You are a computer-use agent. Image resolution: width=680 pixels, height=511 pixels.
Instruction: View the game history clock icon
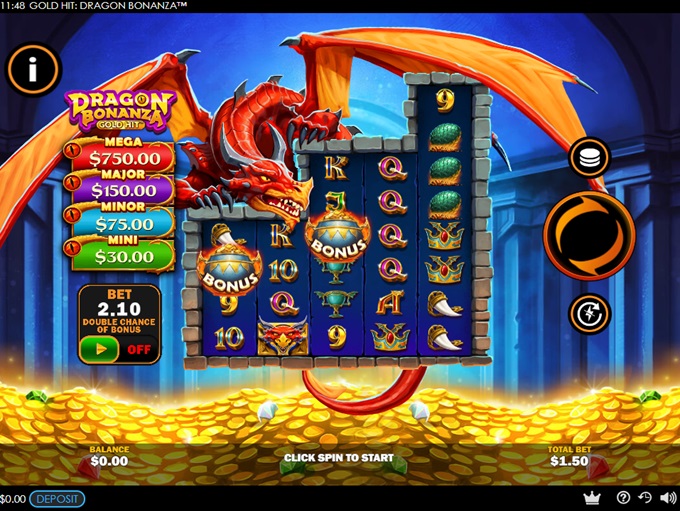(645, 498)
